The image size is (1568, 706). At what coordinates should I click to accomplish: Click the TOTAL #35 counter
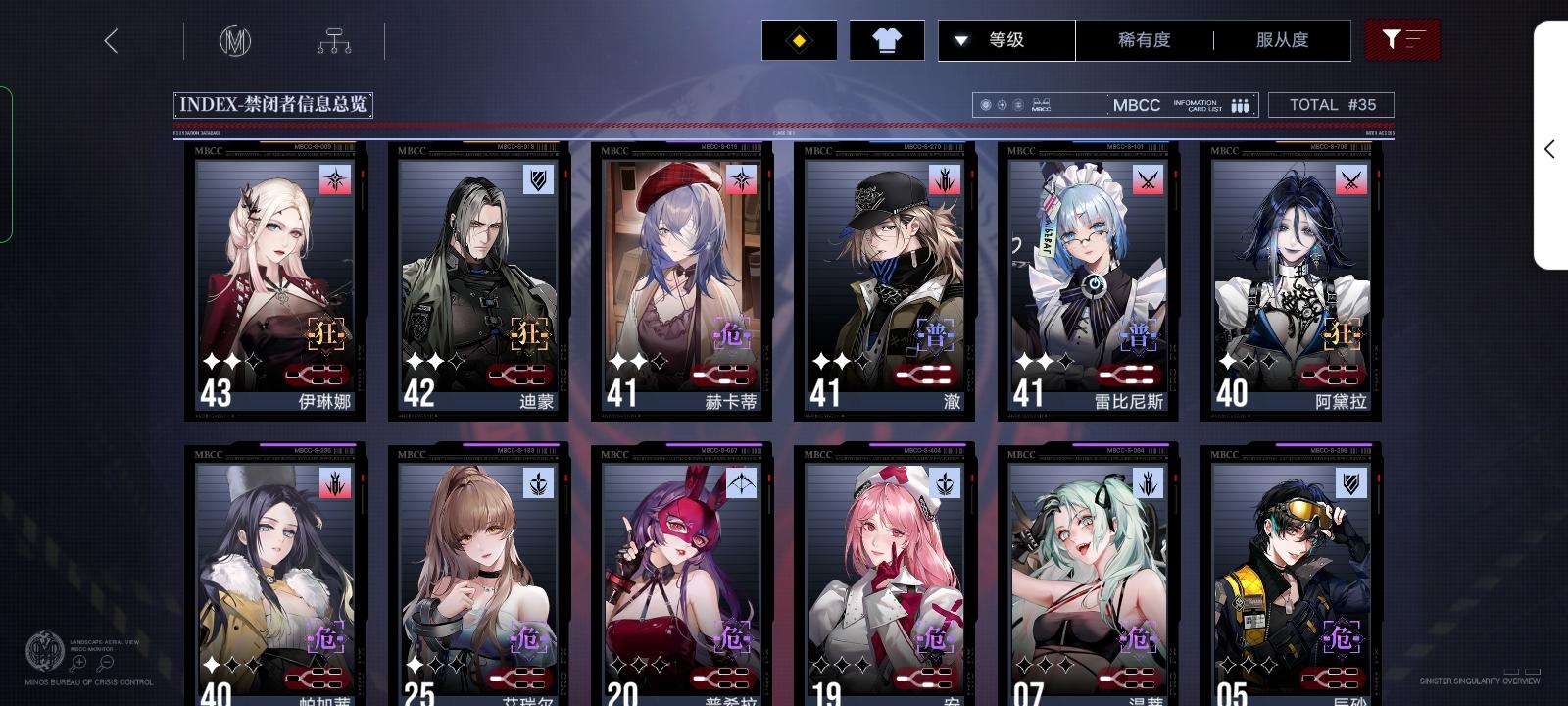[1331, 104]
